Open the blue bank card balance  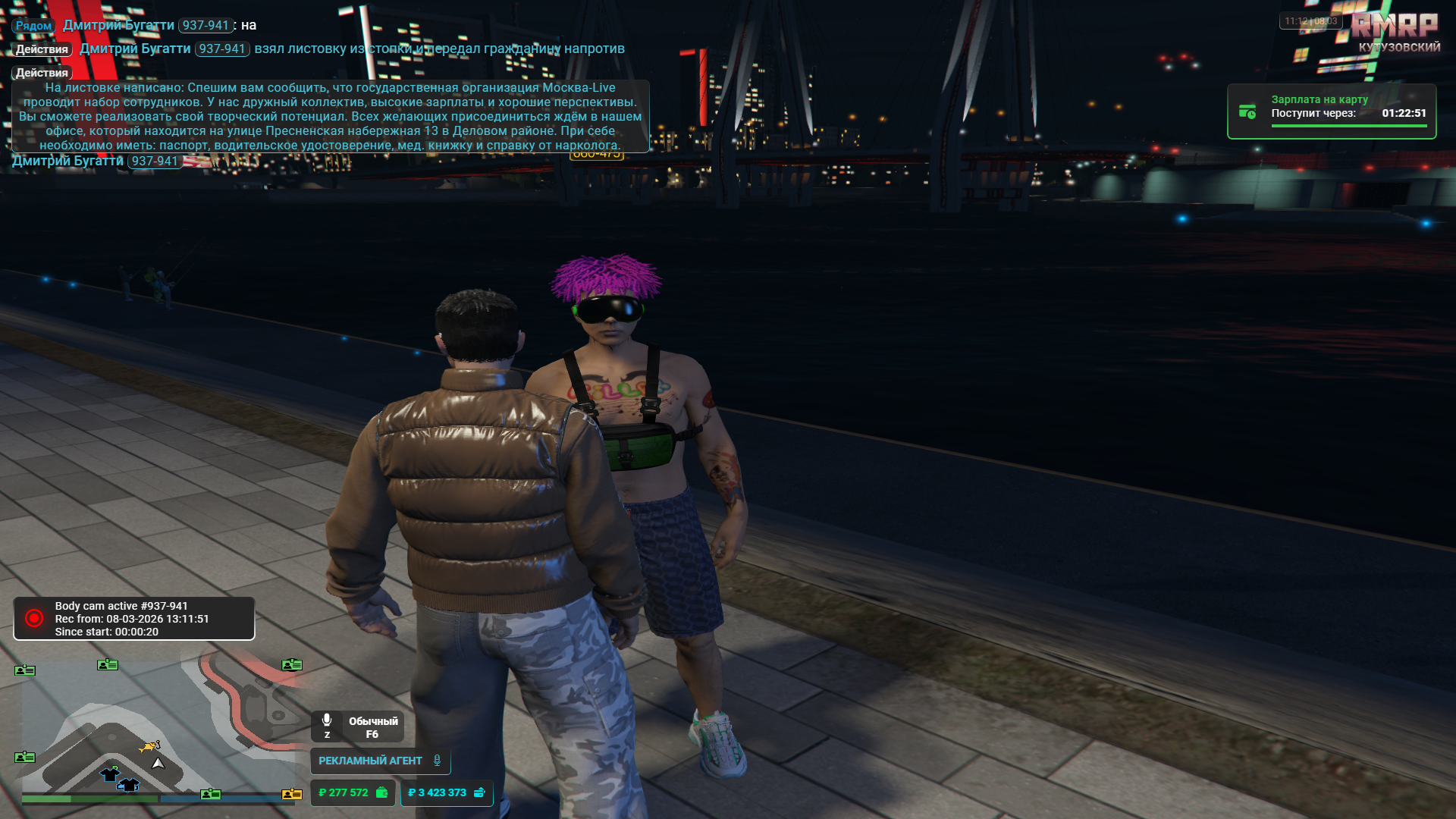[446, 792]
